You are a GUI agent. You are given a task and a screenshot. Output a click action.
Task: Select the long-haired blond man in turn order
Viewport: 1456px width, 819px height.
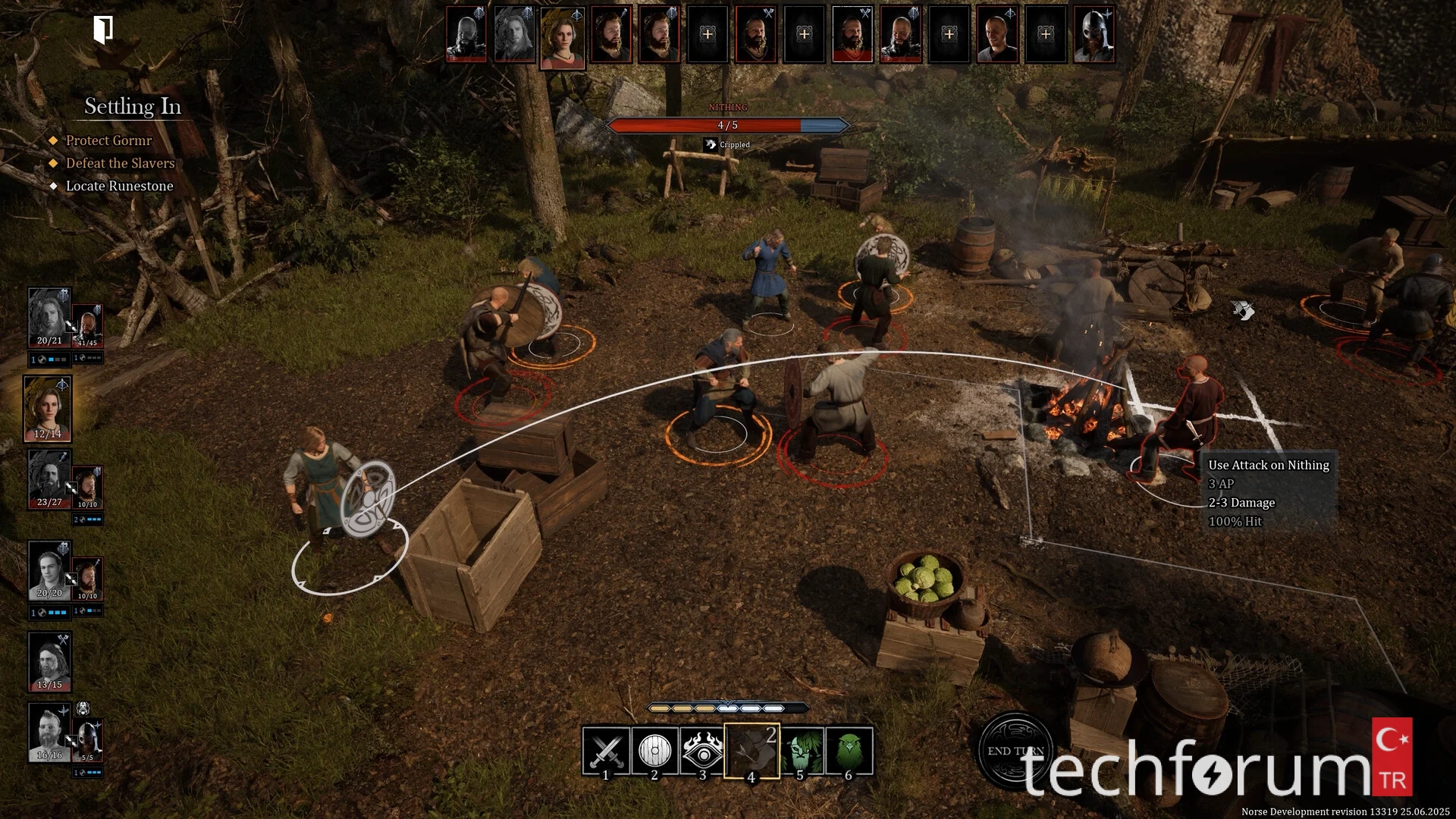pyautogui.click(x=514, y=35)
